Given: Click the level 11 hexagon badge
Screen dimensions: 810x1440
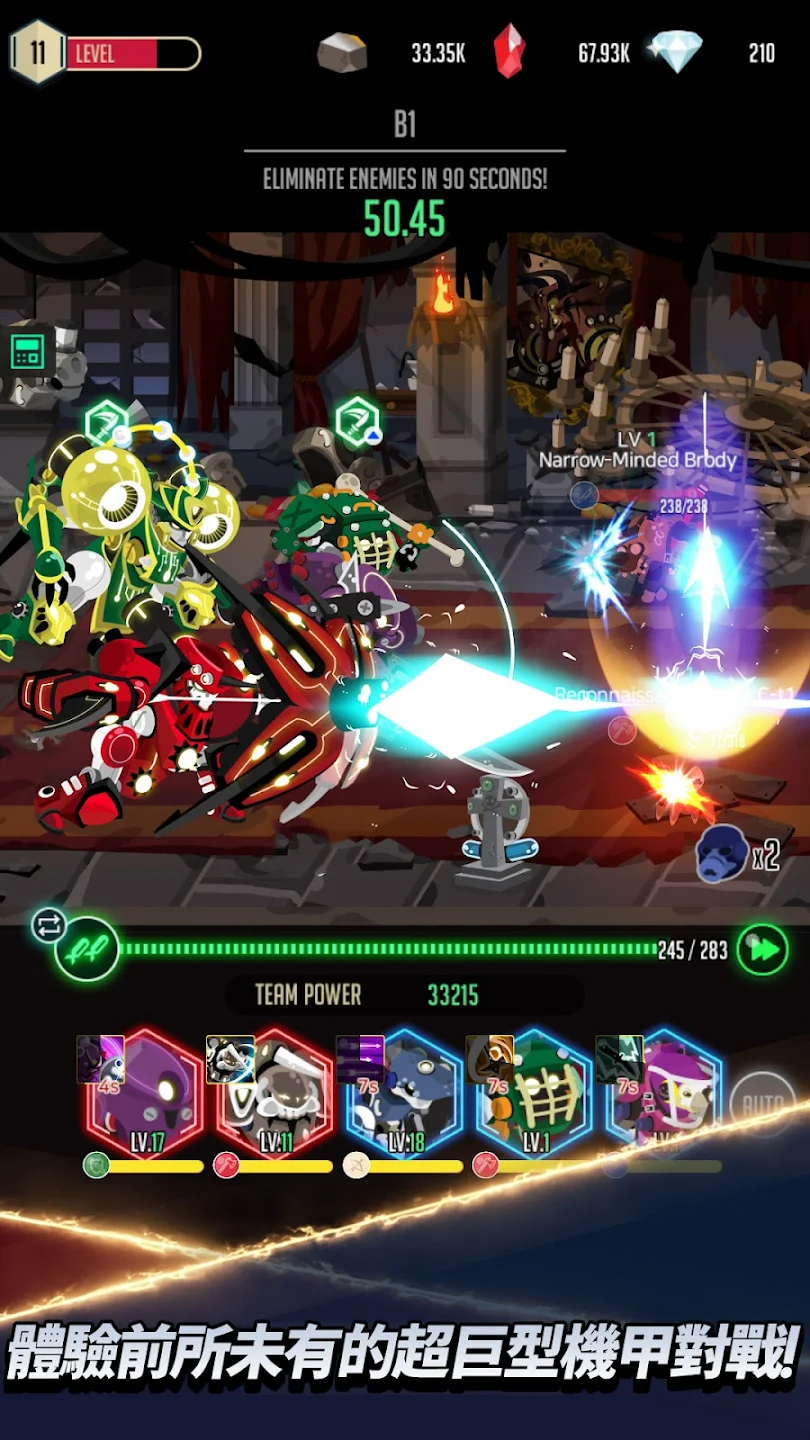Looking at the screenshot, I should click(37, 52).
